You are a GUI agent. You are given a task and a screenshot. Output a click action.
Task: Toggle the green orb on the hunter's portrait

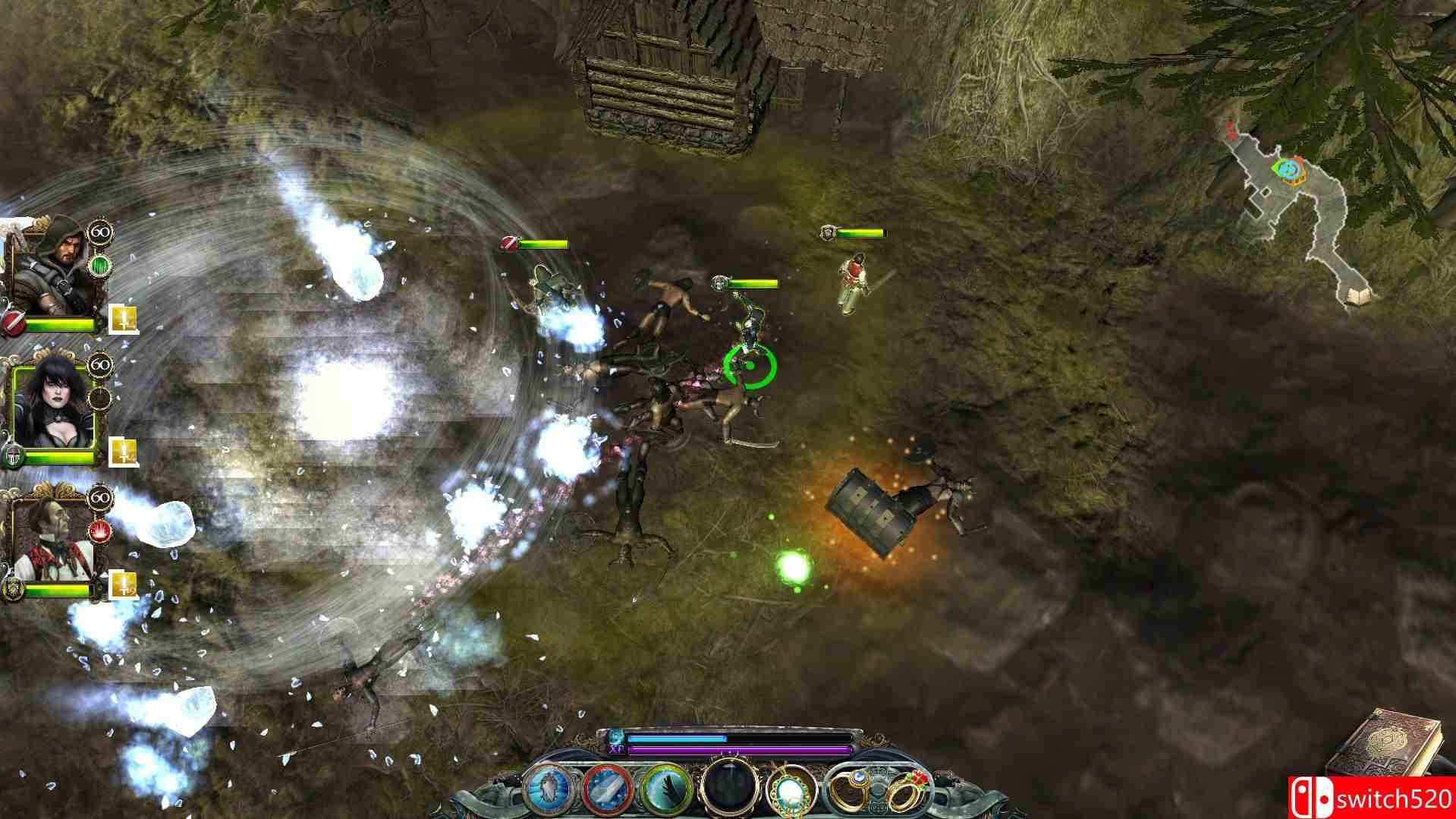[x=101, y=264]
